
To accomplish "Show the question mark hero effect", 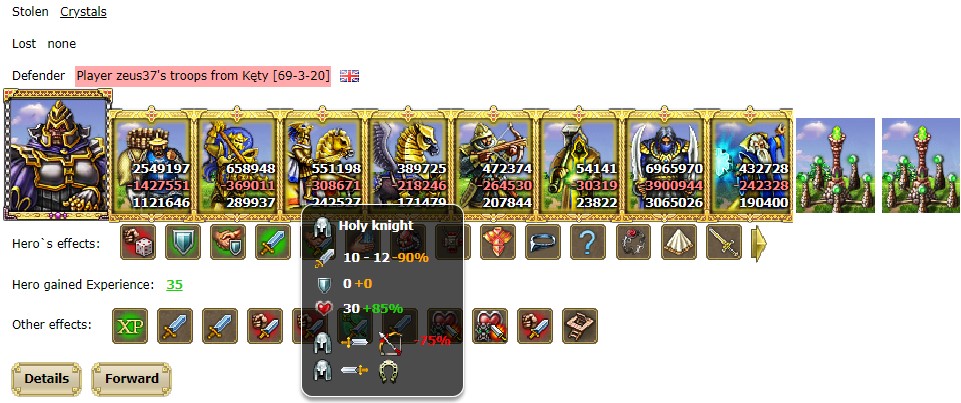I will click(x=587, y=241).
